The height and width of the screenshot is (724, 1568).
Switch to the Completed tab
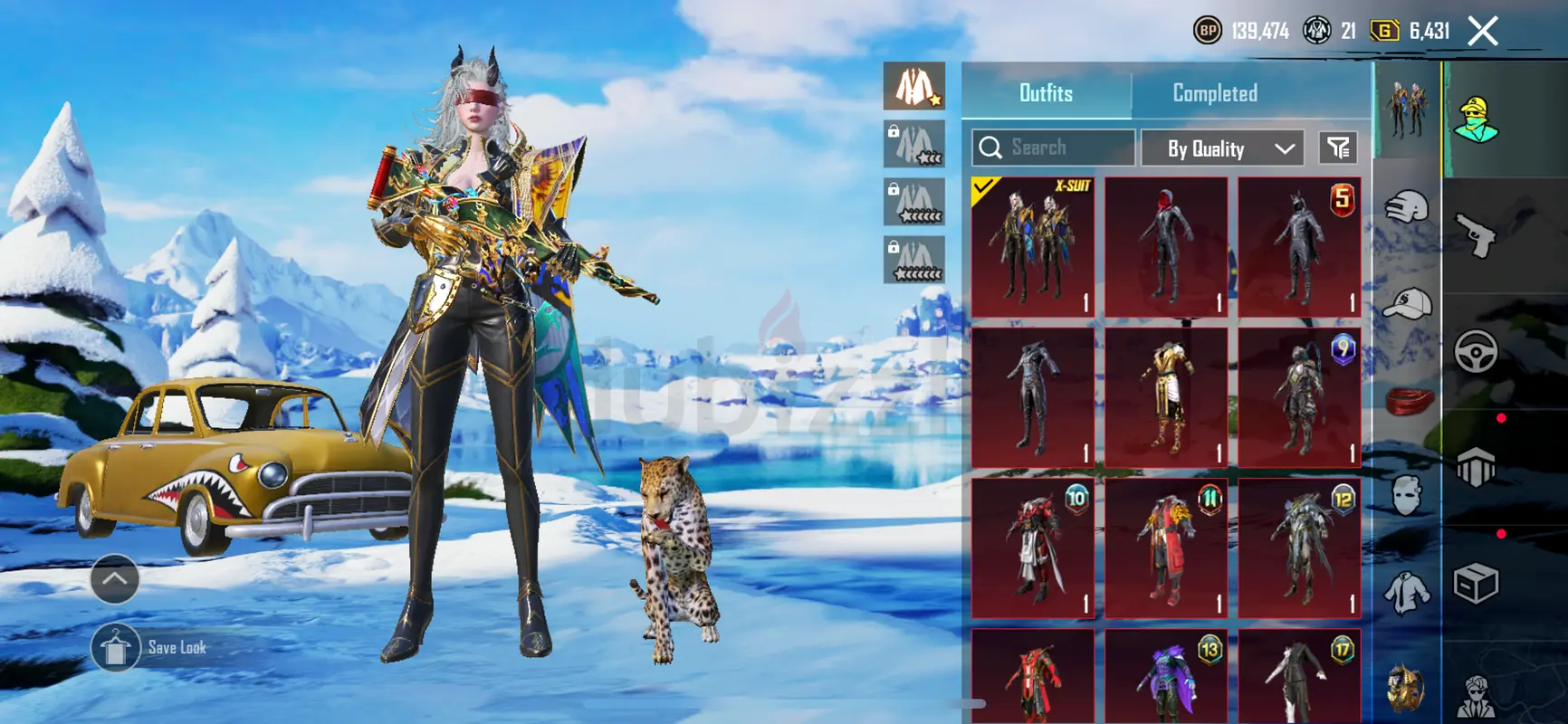coord(1214,93)
